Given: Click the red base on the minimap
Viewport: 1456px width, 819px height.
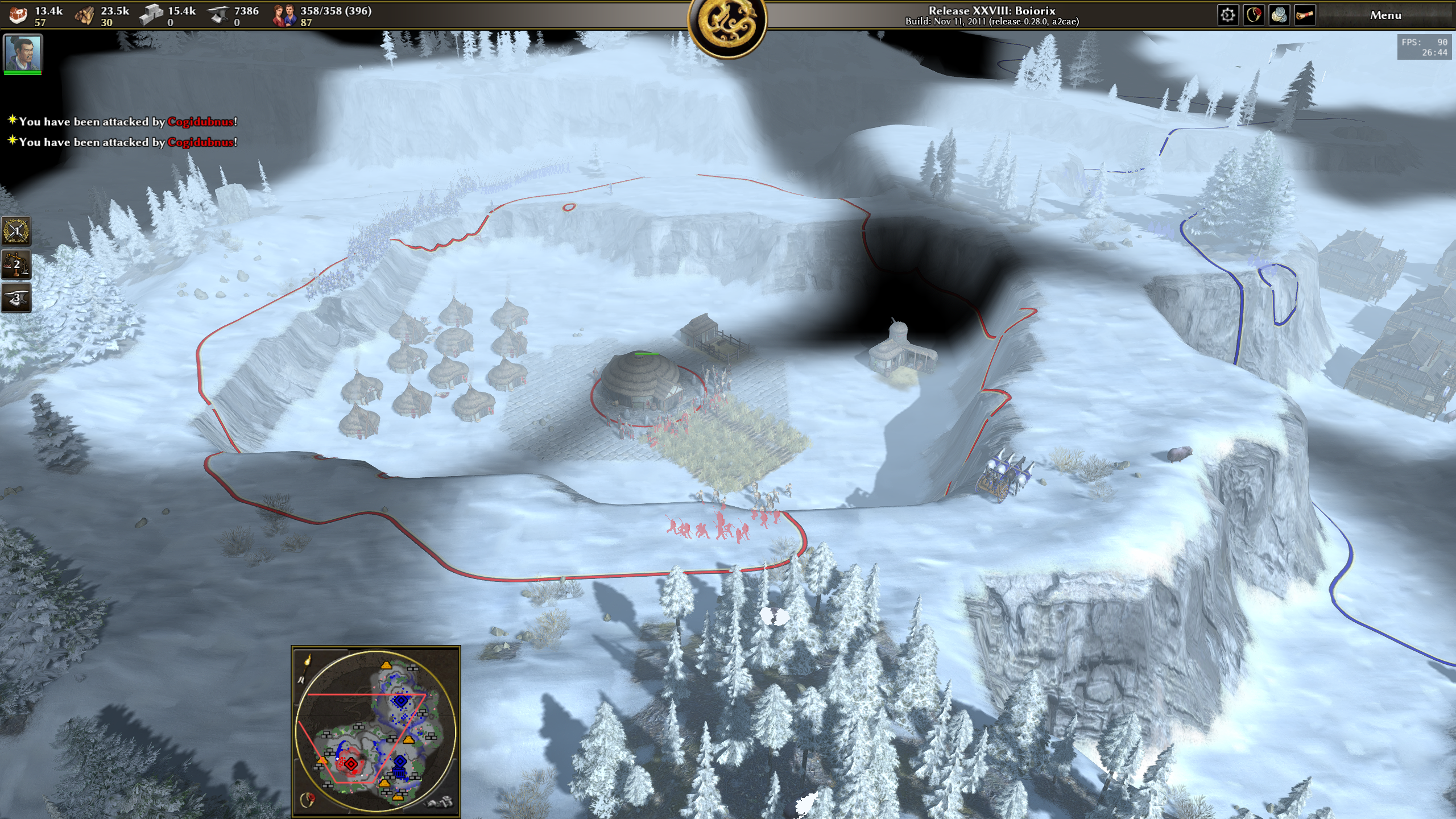Looking at the screenshot, I should click(351, 764).
